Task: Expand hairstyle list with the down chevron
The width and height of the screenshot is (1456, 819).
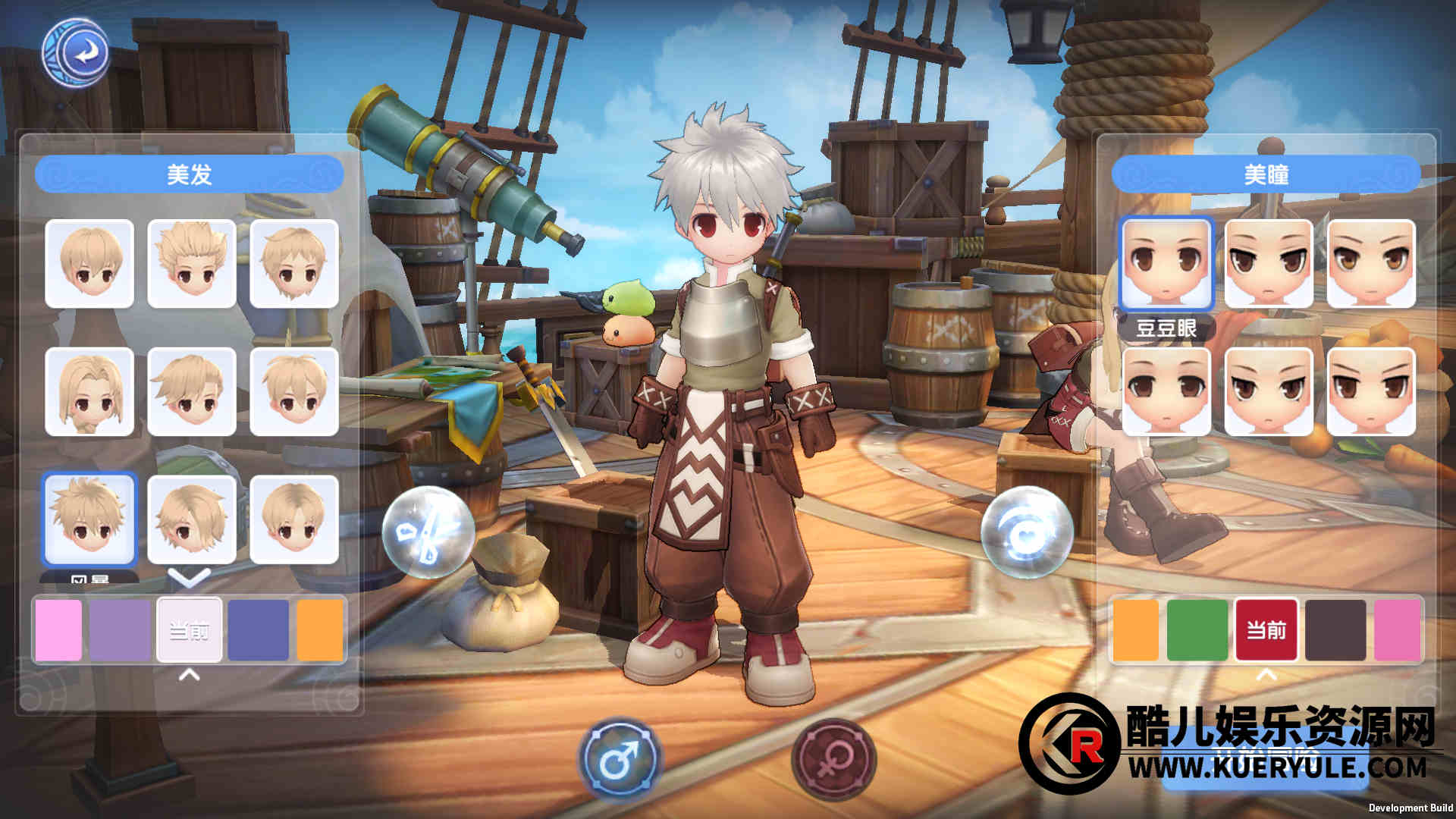Action: click(x=189, y=579)
